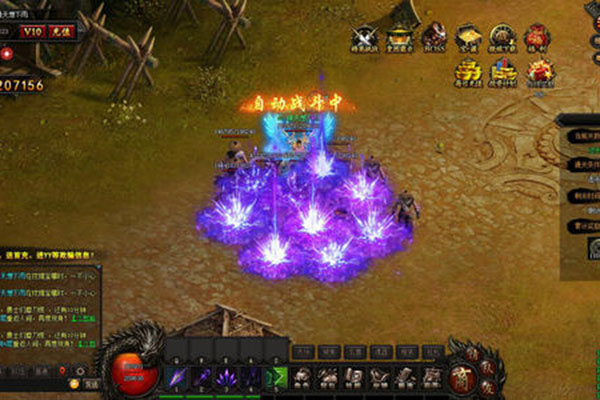Open the V10 VIP button
The width and height of the screenshot is (600, 400).
coord(33,31)
